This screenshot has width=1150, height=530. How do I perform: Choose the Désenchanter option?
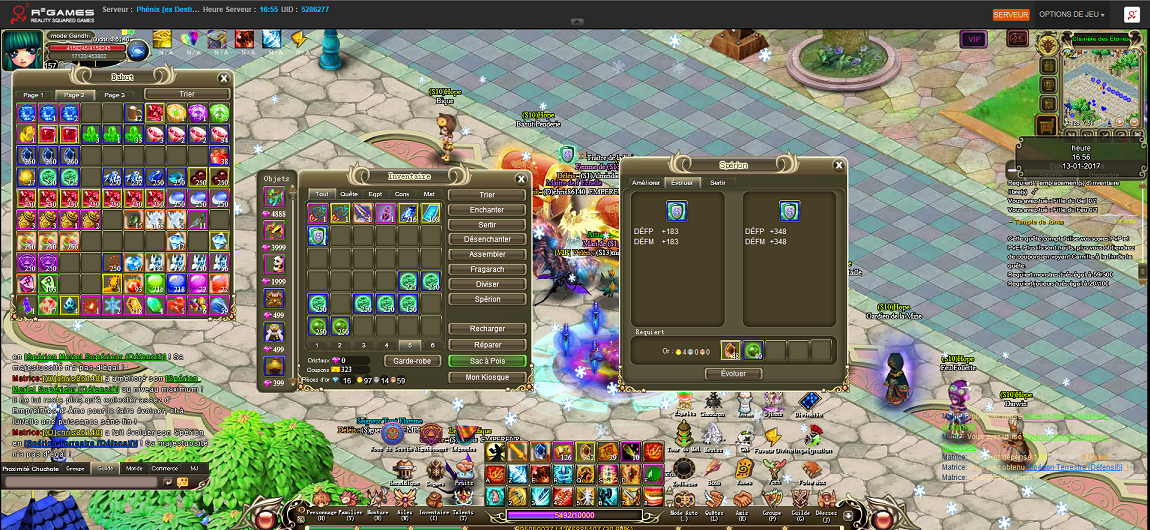point(487,240)
